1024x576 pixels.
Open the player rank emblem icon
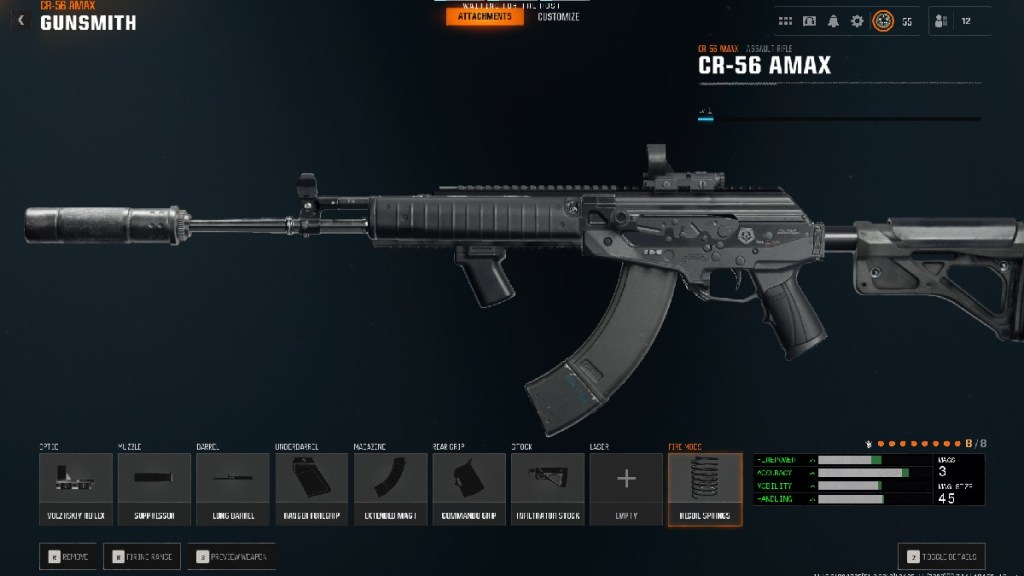(x=883, y=21)
